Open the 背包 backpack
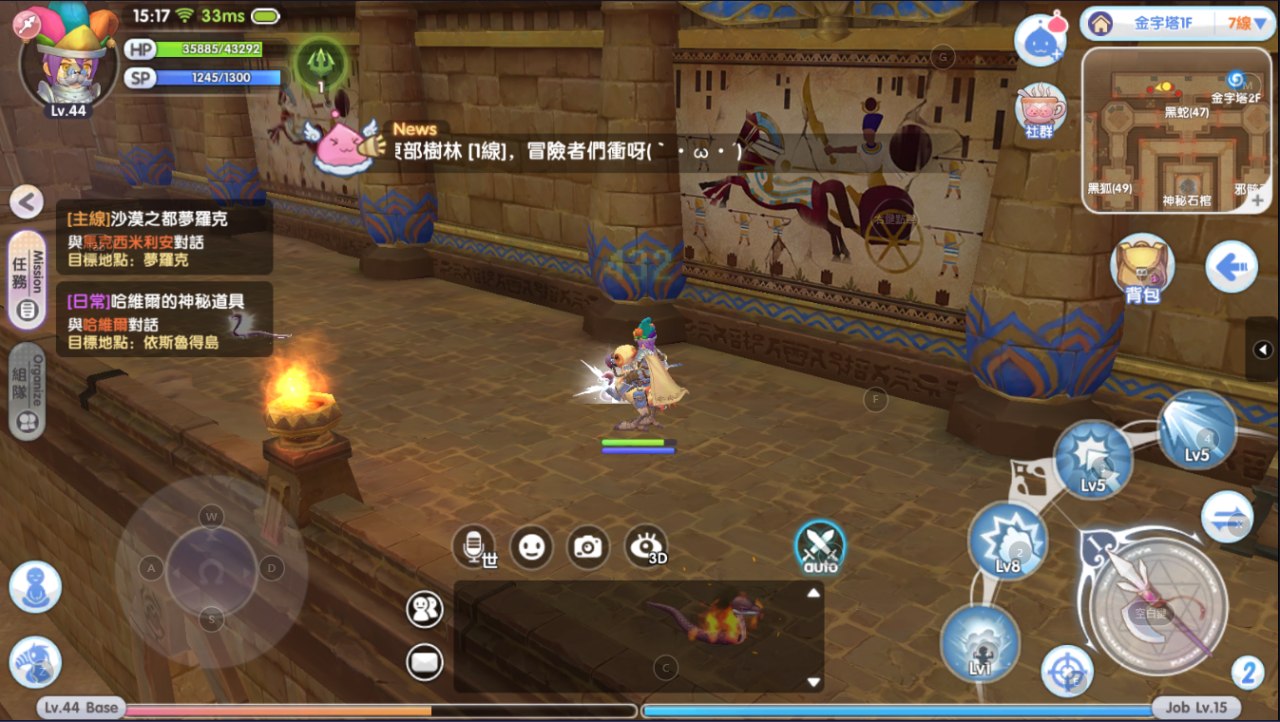 (x=1142, y=268)
